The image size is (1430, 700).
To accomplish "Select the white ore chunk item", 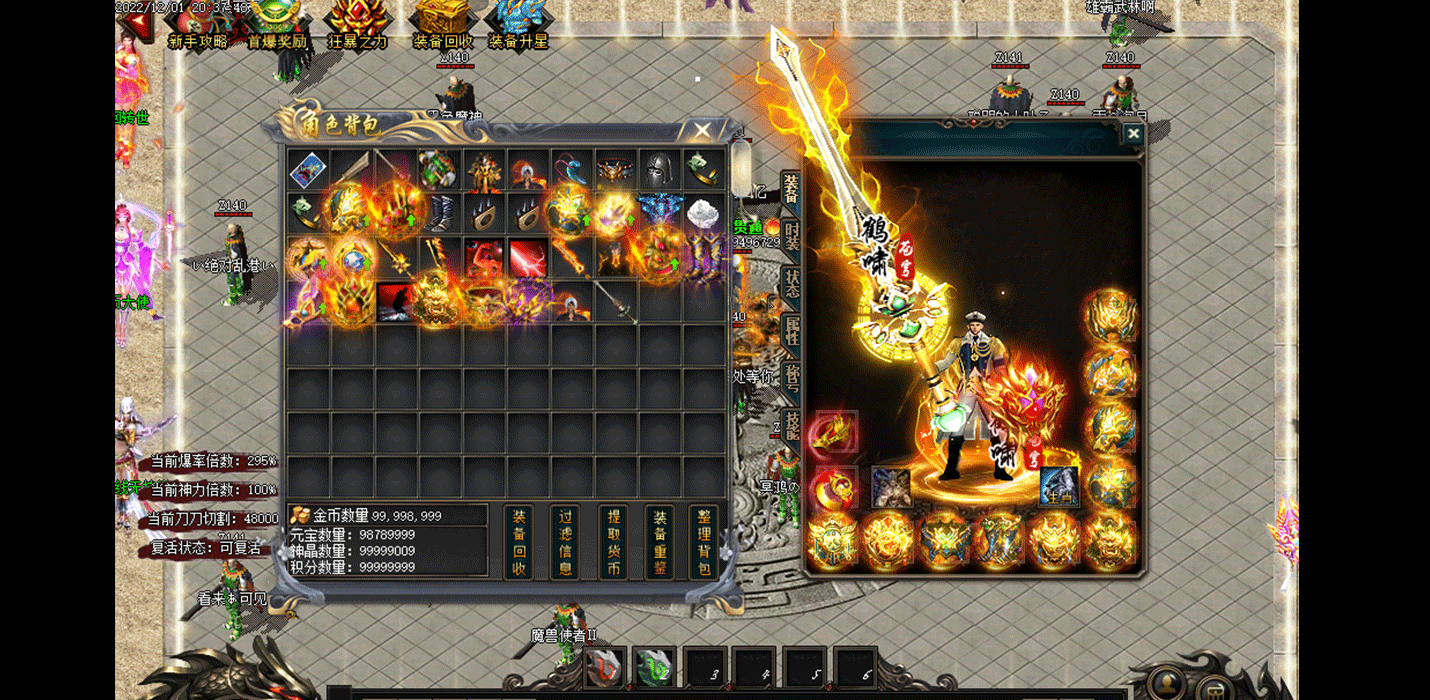I will (703, 214).
